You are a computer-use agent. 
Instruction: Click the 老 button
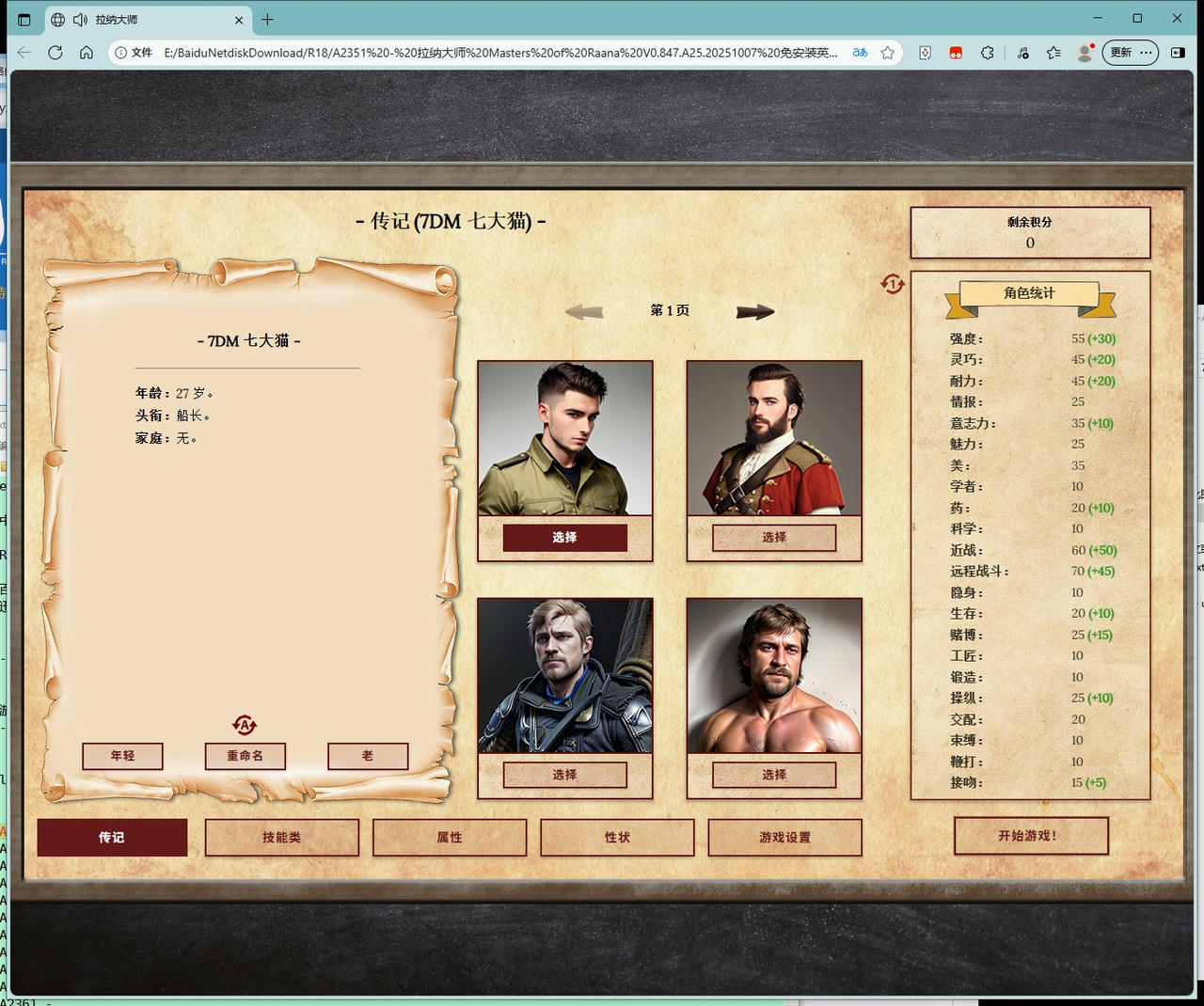click(x=368, y=756)
